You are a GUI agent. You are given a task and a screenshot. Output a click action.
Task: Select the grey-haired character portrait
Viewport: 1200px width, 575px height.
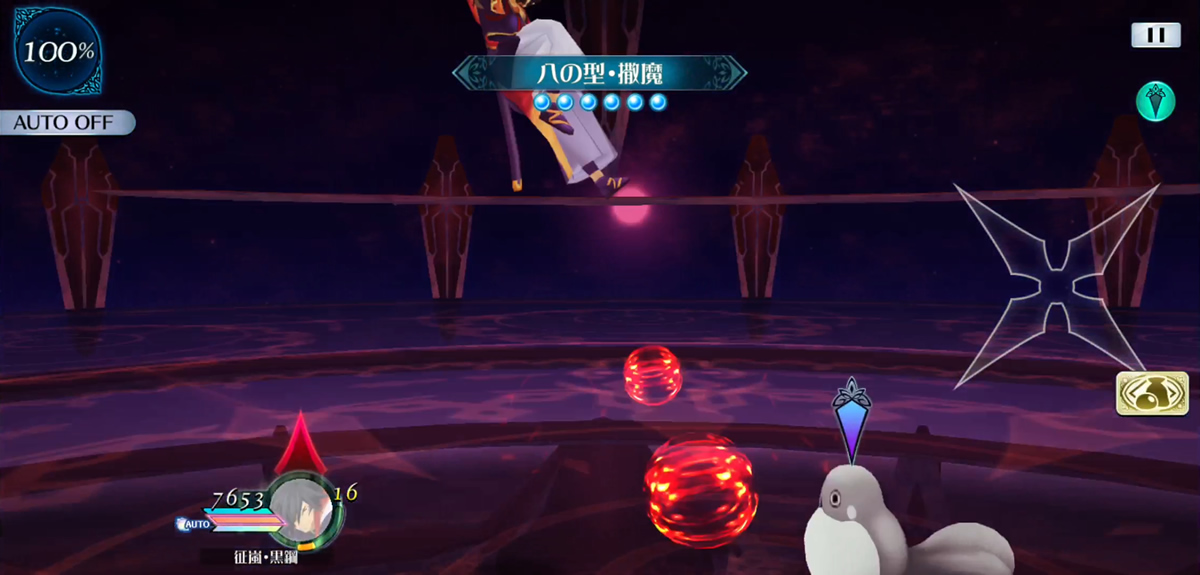305,508
